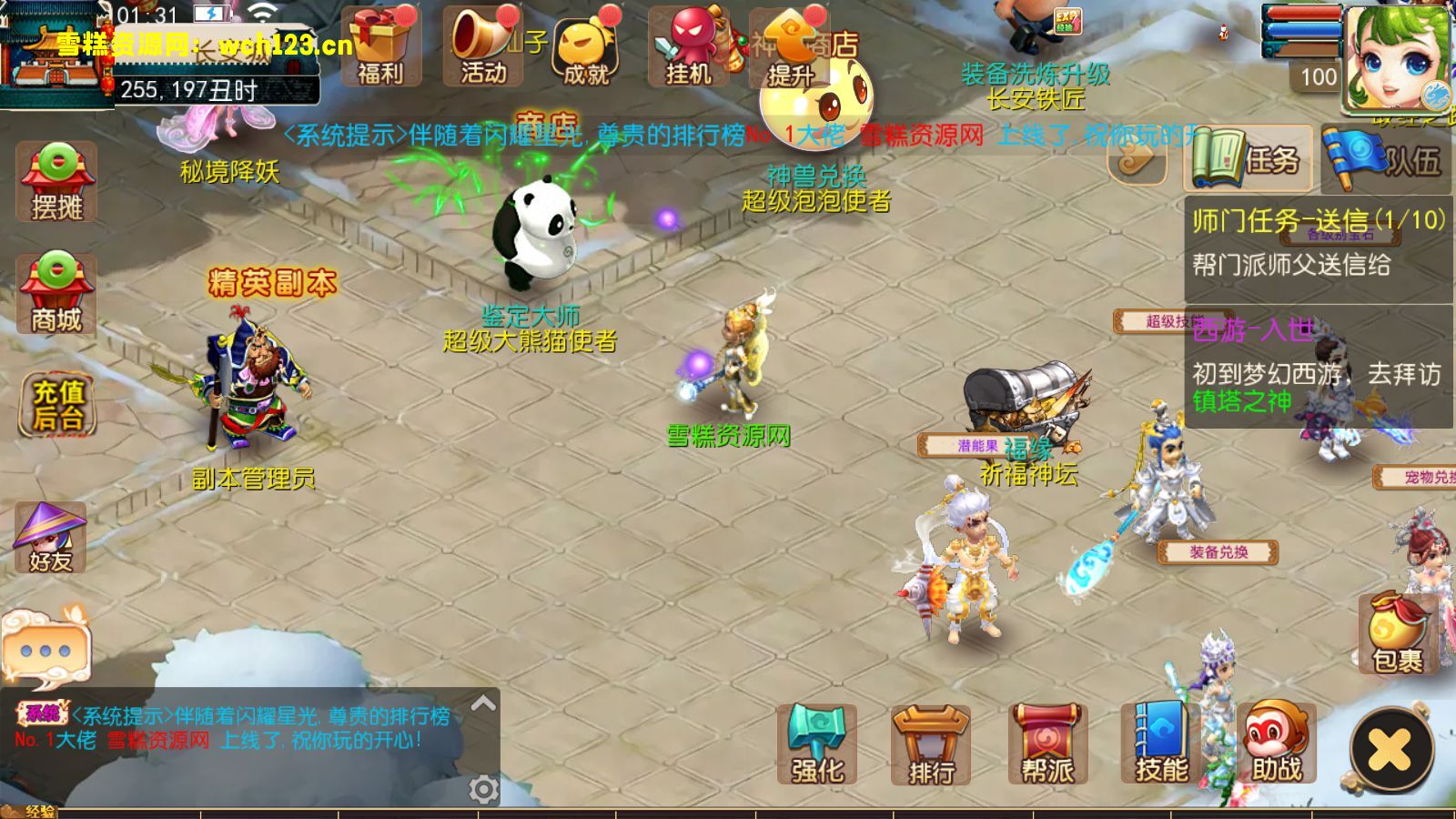1456x819 pixels.
Task: Open chat settings gear icon
Action: click(x=483, y=789)
